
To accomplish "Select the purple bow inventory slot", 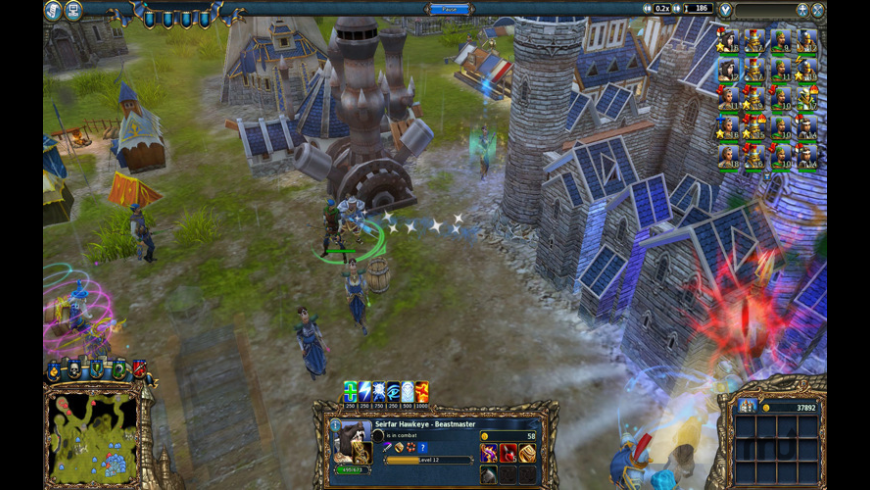I will click(489, 453).
